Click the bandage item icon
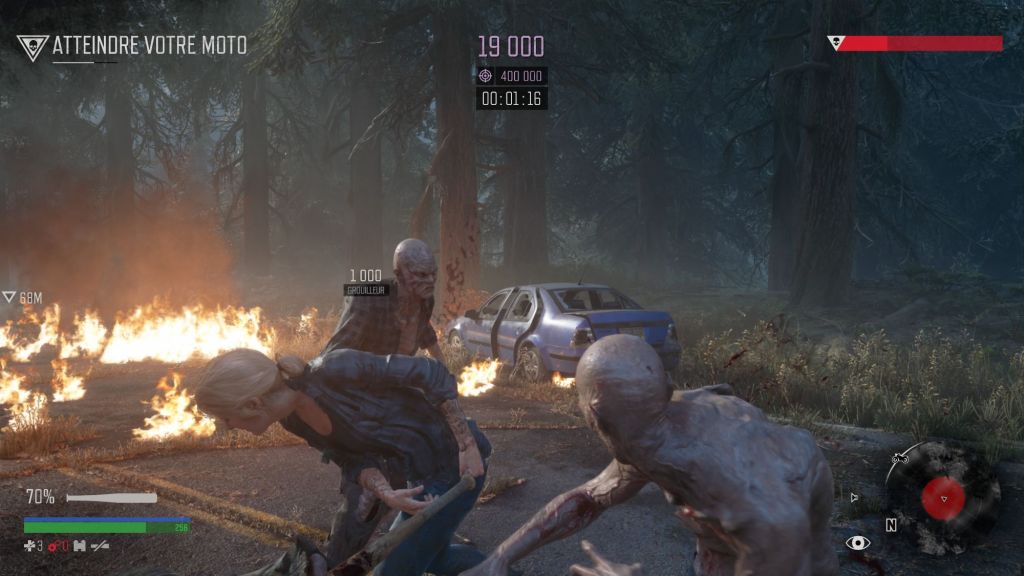The width and height of the screenshot is (1024, 576). point(31,546)
